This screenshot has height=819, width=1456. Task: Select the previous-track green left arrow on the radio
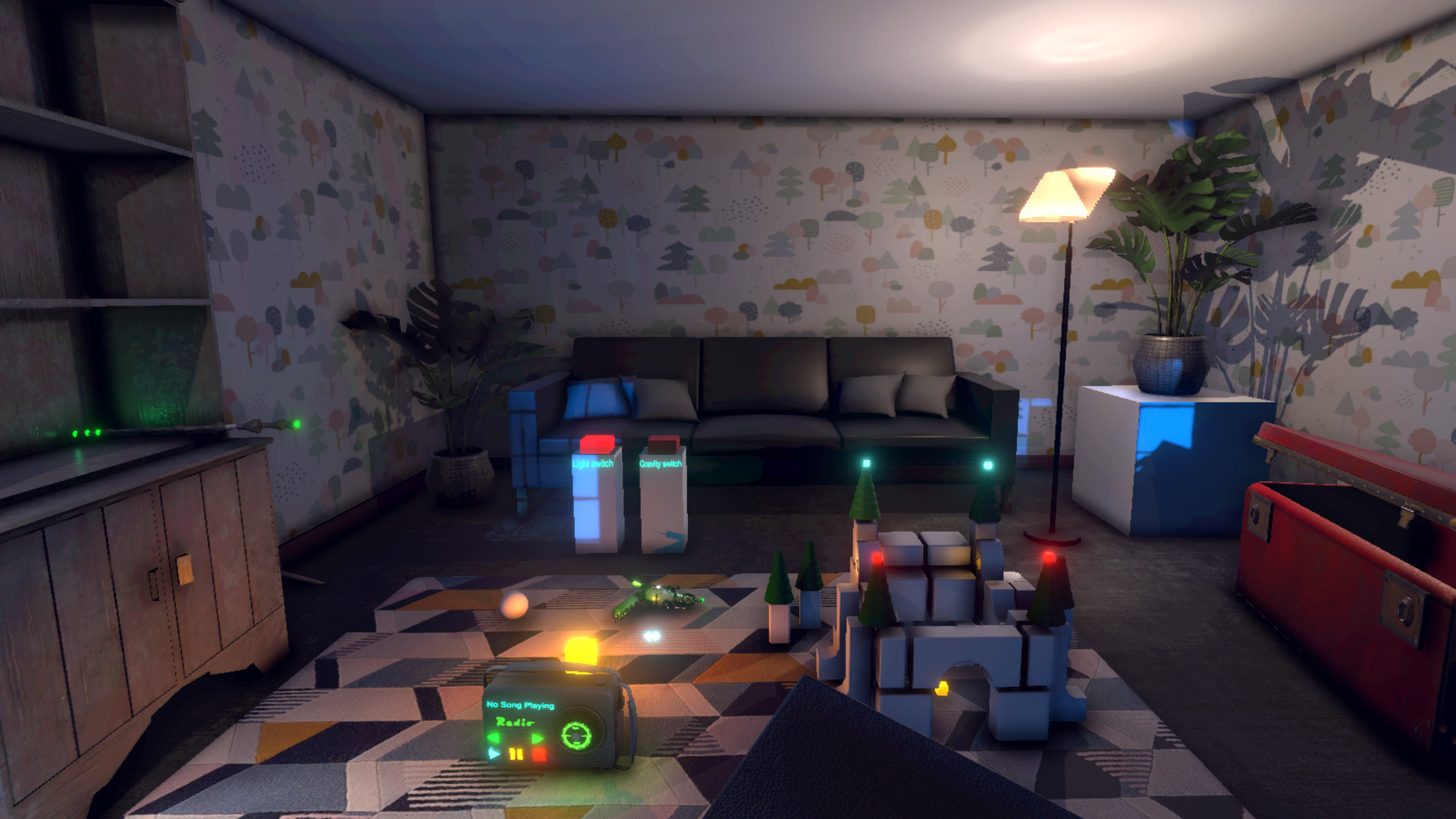[493, 737]
